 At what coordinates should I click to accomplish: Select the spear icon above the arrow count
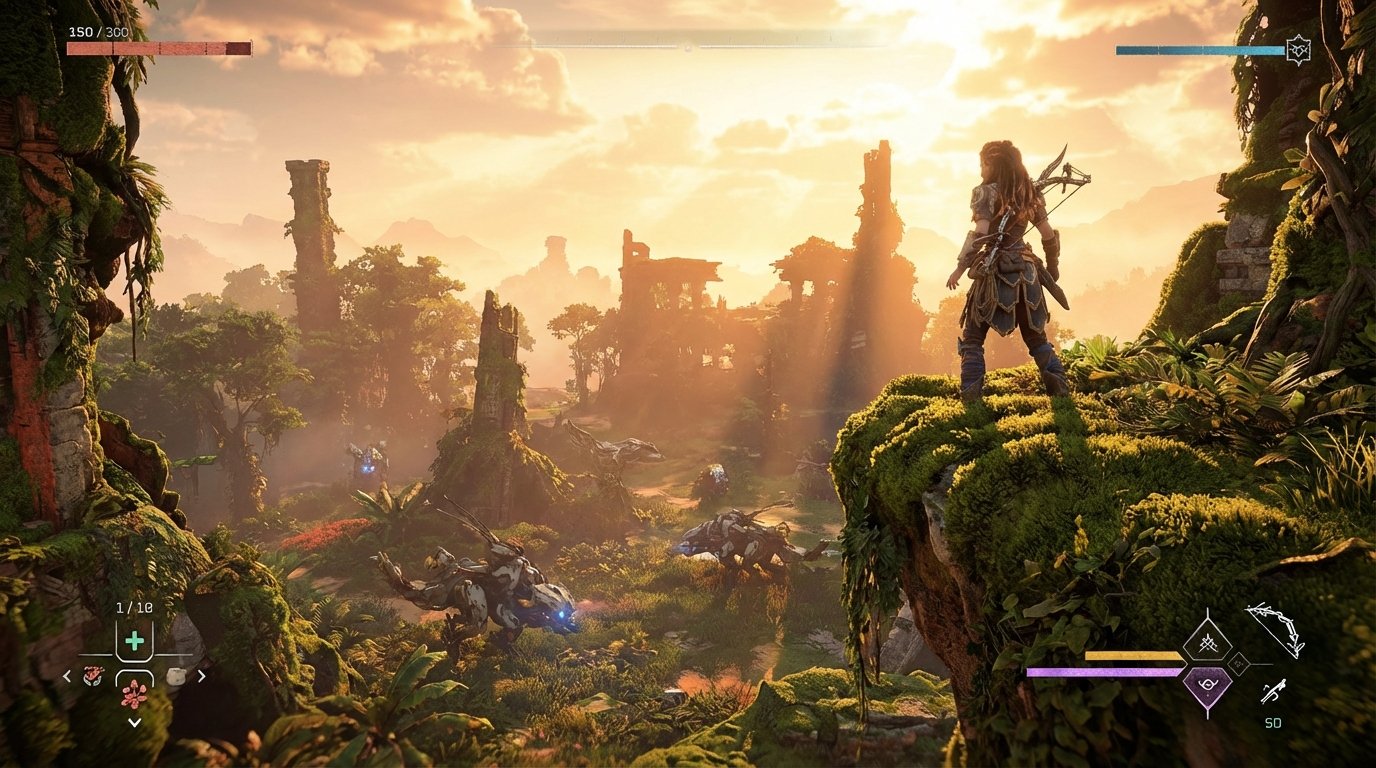pyautogui.click(x=1274, y=690)
